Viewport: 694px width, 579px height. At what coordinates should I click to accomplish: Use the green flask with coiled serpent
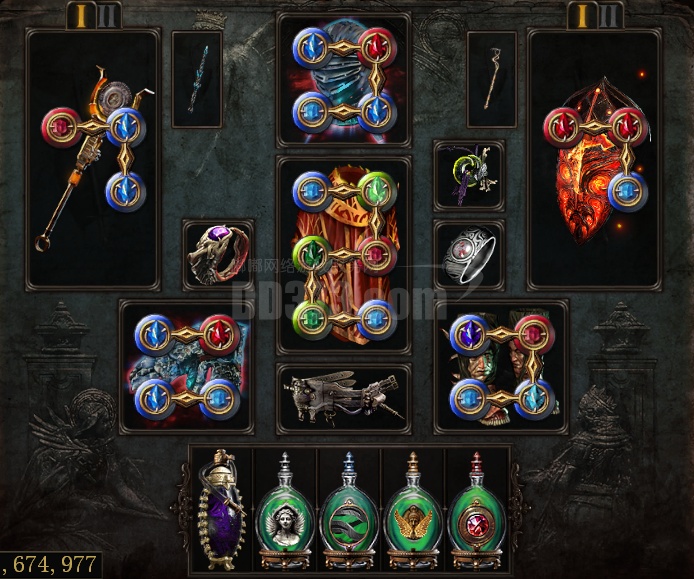point(349,510)
